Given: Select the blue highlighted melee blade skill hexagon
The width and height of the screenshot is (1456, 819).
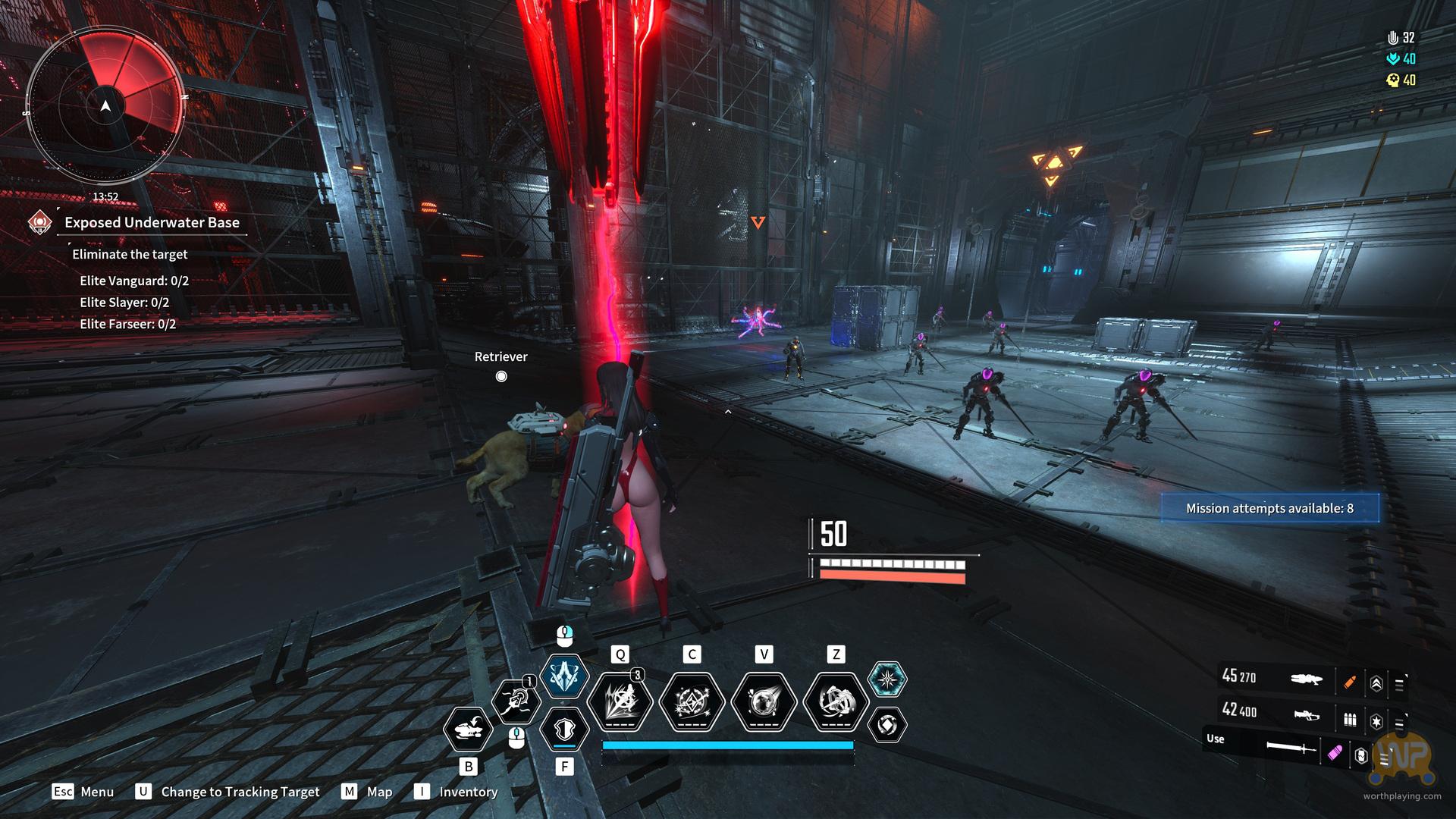Looking at the screenshot, I should pyautogui.click(x=564, y=675).
